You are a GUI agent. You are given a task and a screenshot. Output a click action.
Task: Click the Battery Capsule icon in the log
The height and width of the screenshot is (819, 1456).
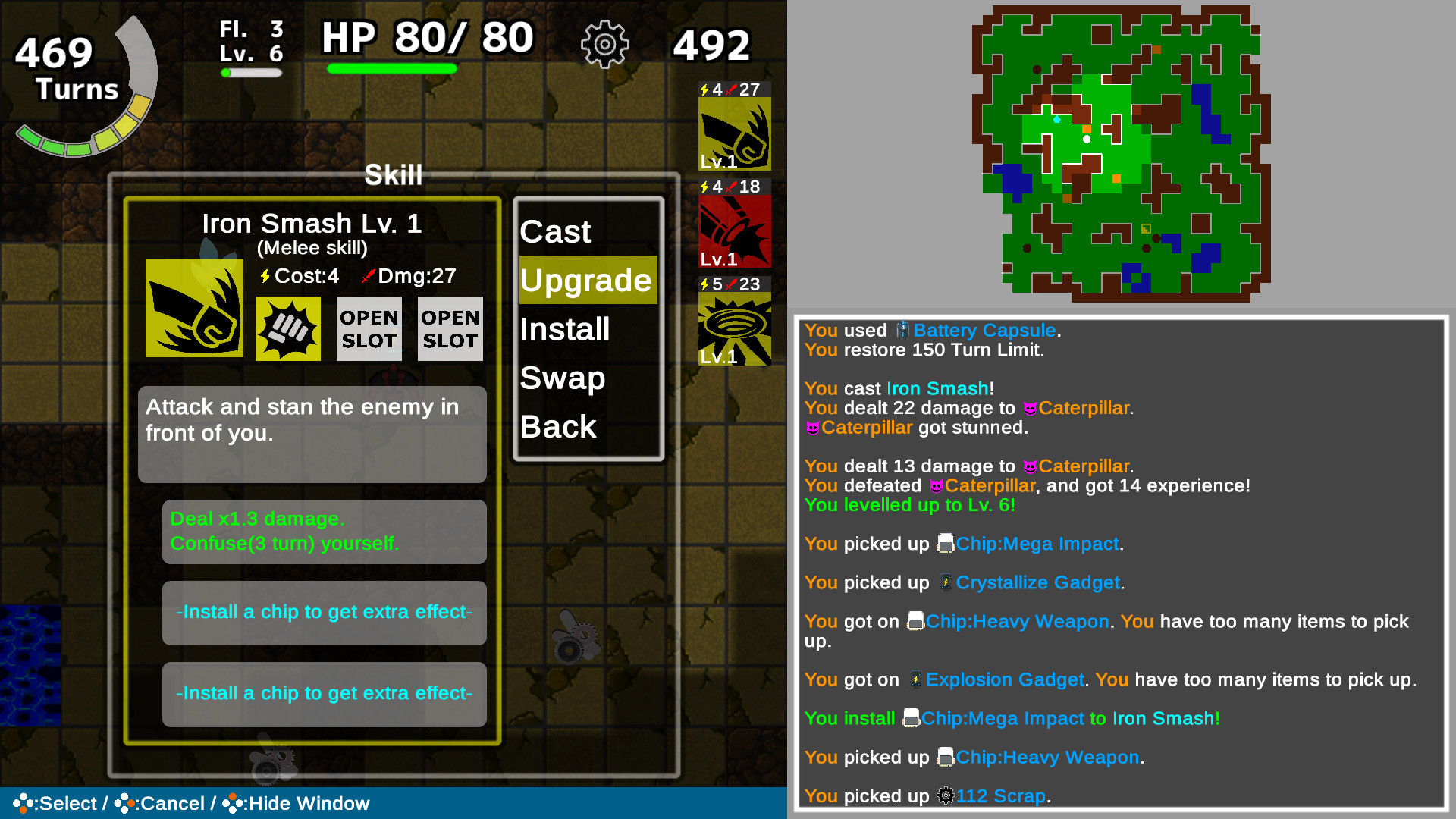point(902,331)
